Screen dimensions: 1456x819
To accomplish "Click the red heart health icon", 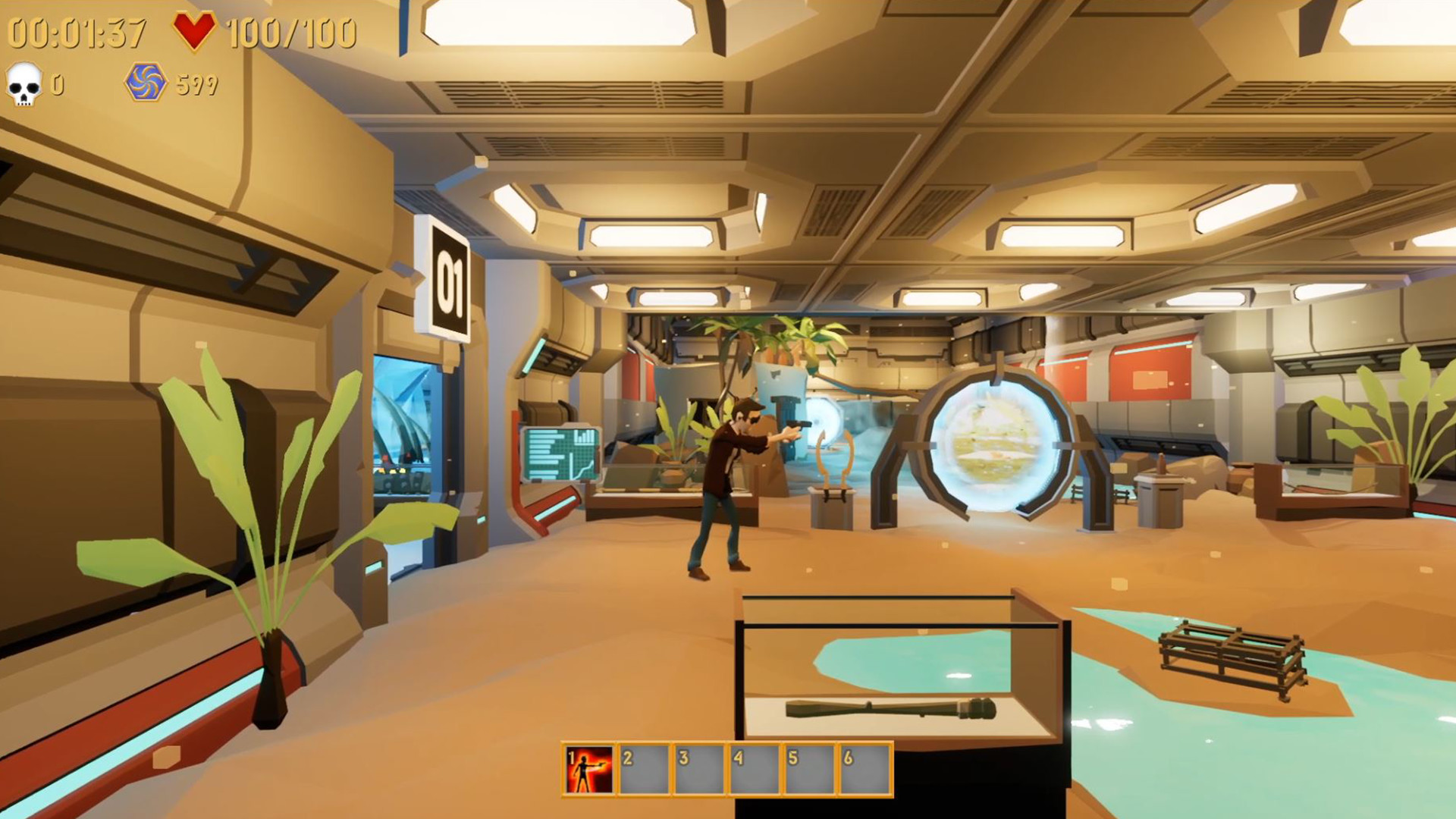I will pyautogui.click(x=194, y=30).
